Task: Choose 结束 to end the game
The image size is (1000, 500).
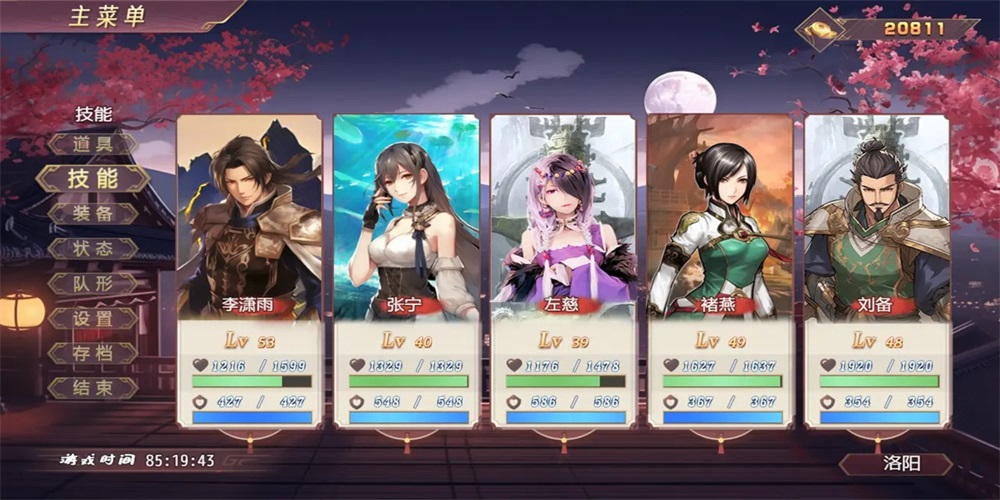Action: click(93, 388)
